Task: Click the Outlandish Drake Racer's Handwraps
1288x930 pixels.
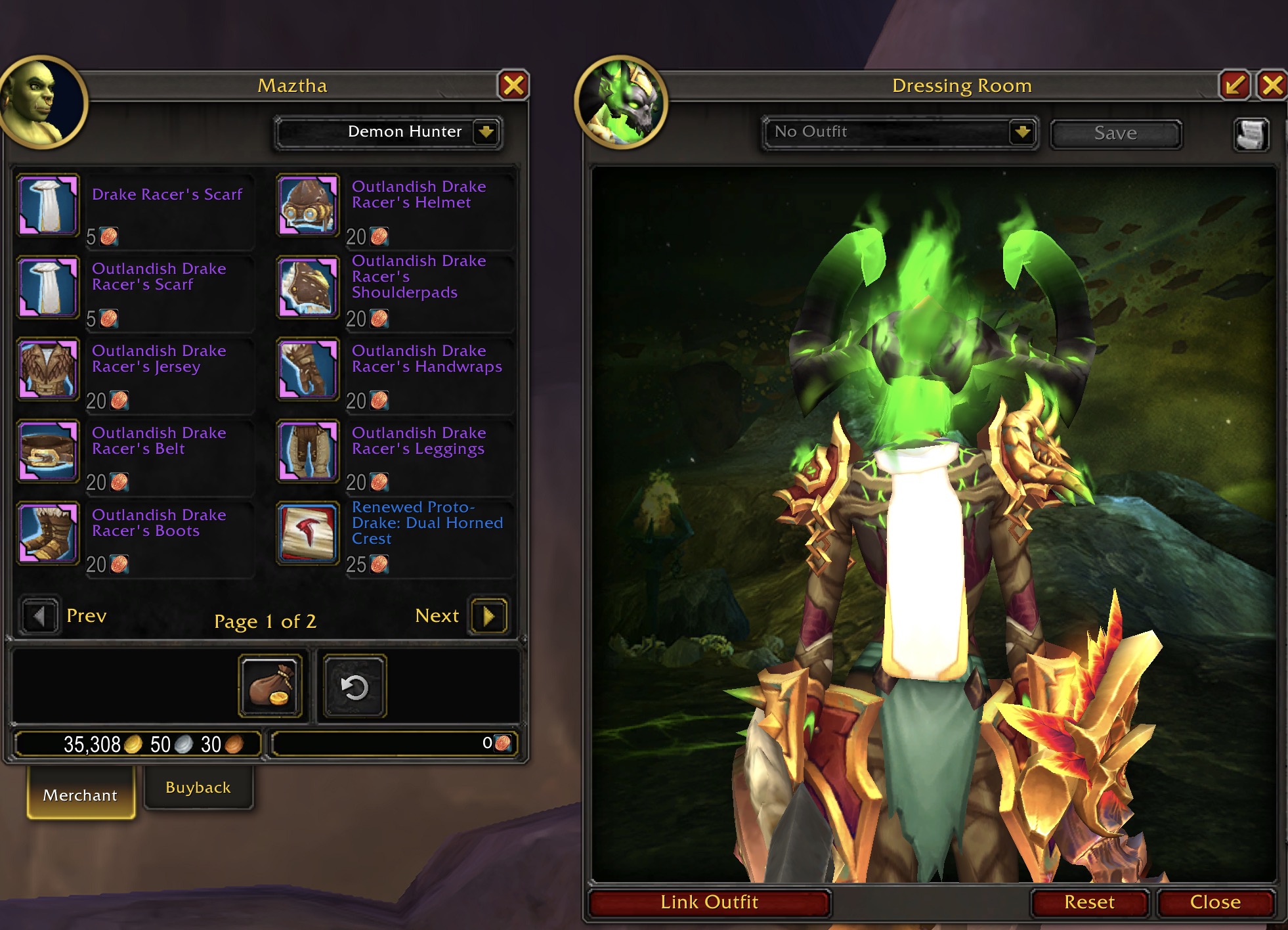Action: 308,368
